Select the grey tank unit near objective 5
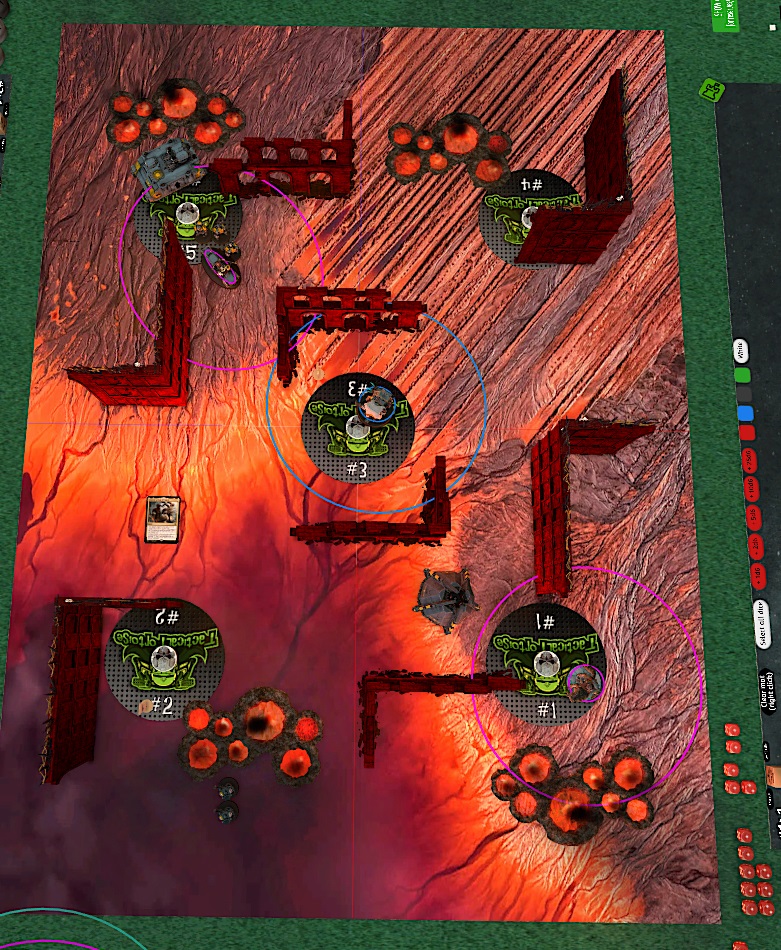Image resolution: width=781 pixels, height=950 pixels. [x=164, y=166]
